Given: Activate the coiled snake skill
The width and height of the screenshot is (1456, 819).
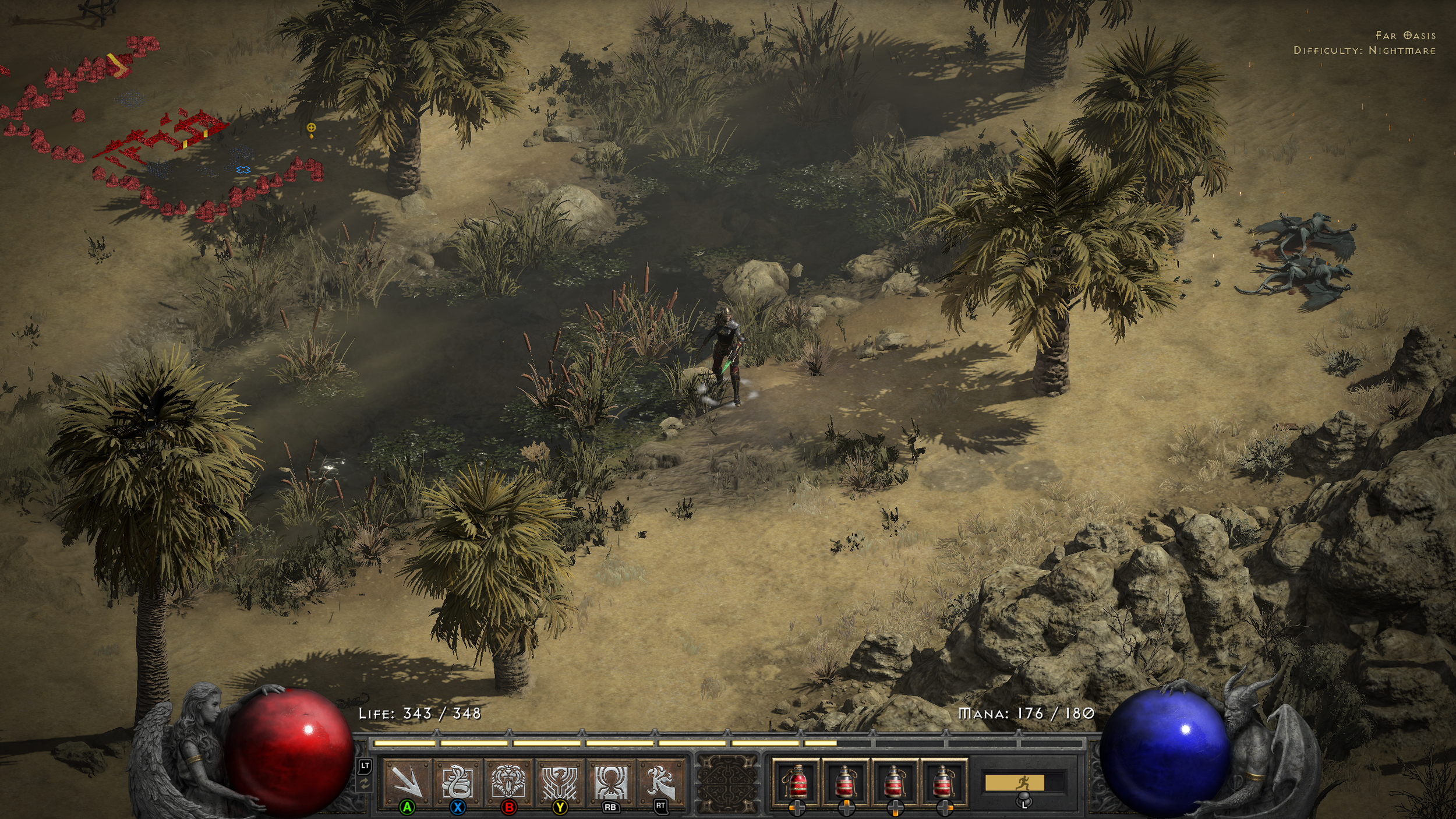Looking at the screenshot, I should tap(457, 781).
